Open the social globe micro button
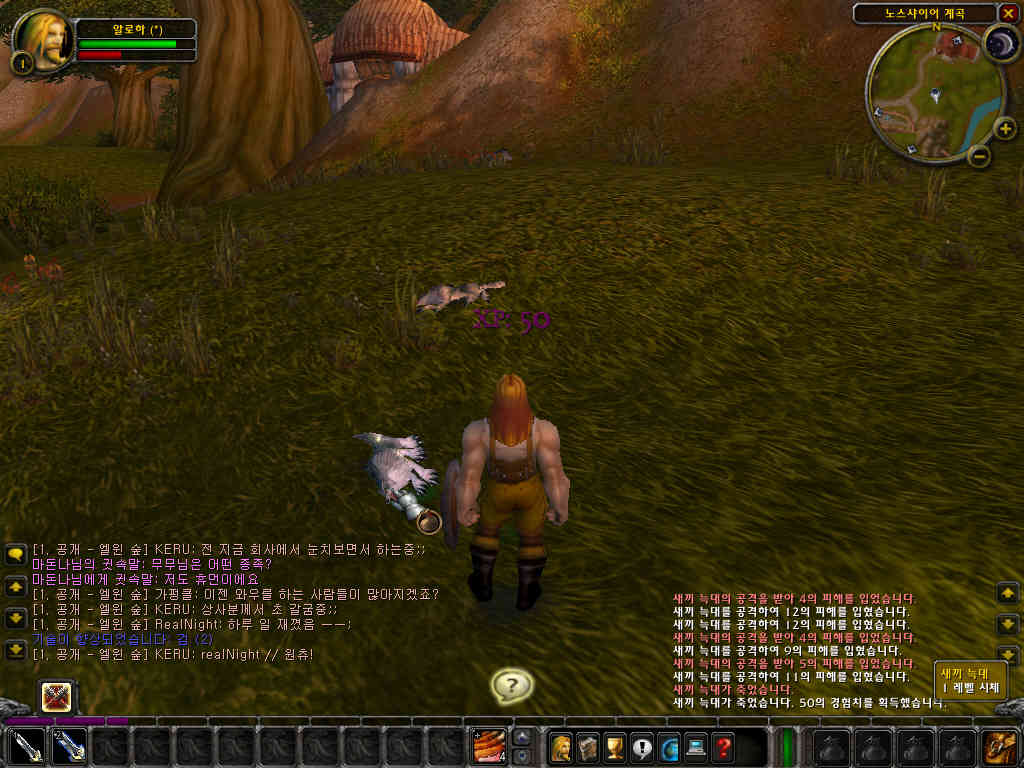The height and width of the screenshot is (768, 1024). 669,746
